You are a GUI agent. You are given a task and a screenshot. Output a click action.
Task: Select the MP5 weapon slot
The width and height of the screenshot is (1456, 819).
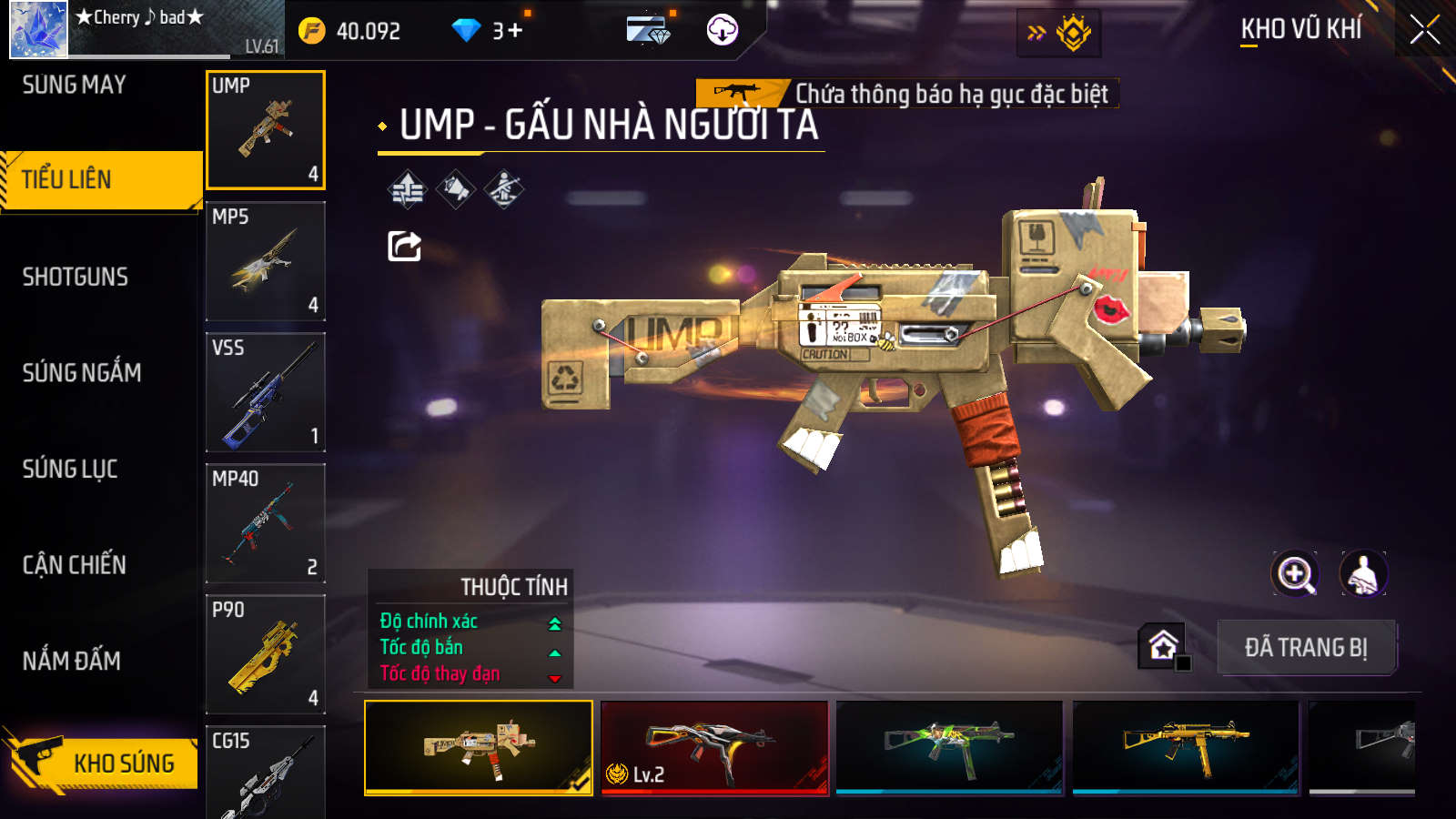coord(266,261)
